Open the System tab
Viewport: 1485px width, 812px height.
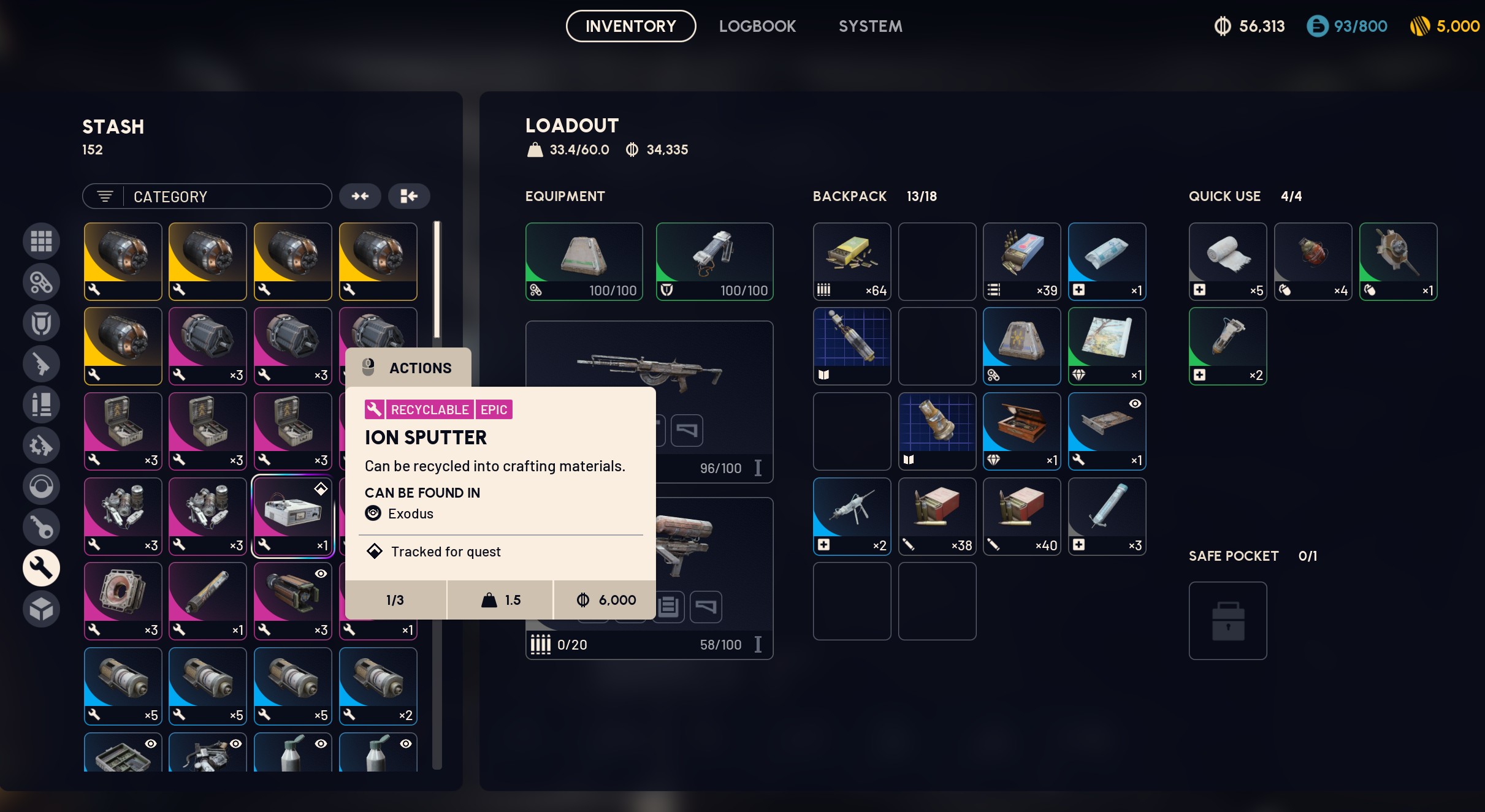(870, 26)
